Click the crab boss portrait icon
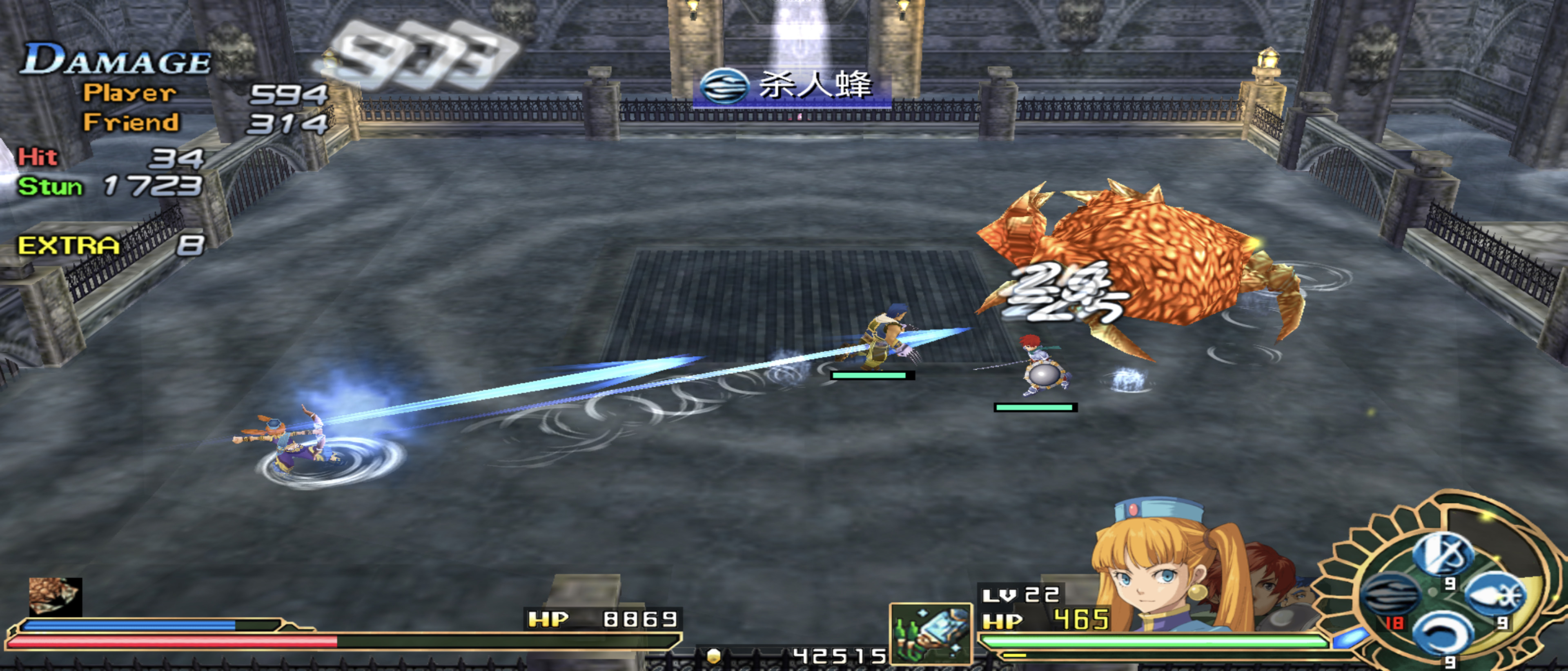 click(x=55, y=596)
